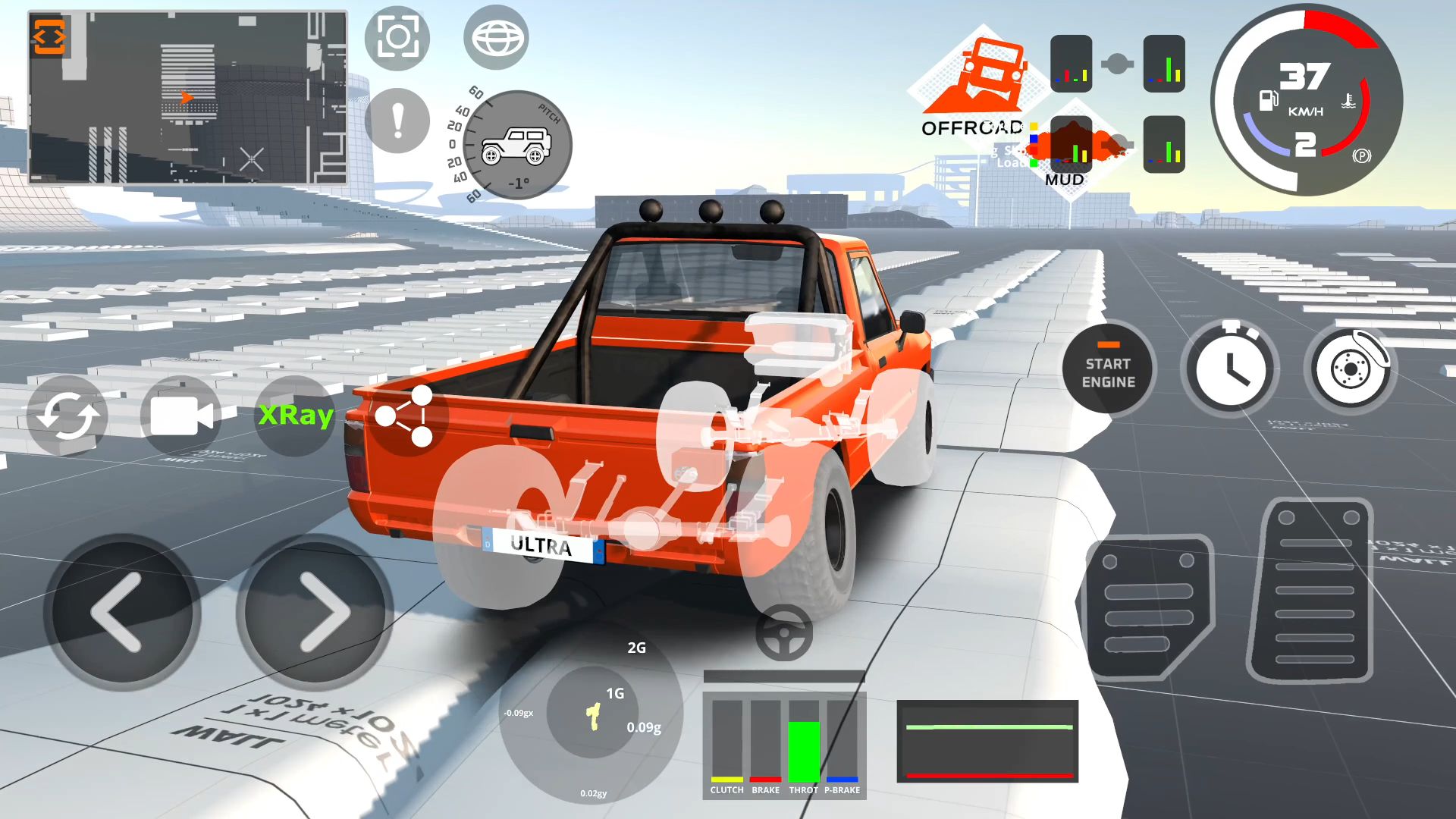Click the brake disc assist icon
Screen dimensions: 1456x819
point(1349,369)
